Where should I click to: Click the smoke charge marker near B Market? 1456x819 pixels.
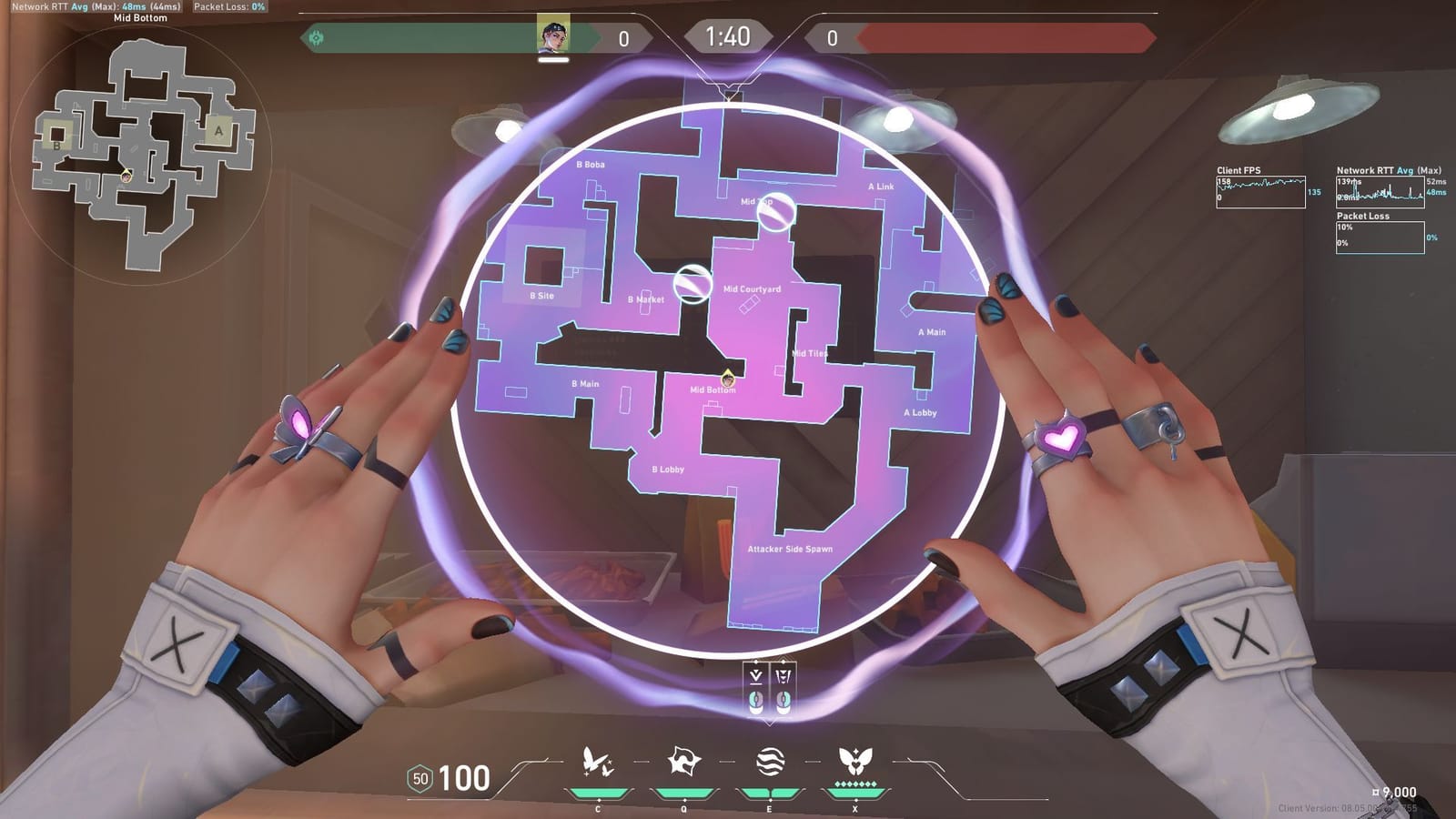click(693, 285)
